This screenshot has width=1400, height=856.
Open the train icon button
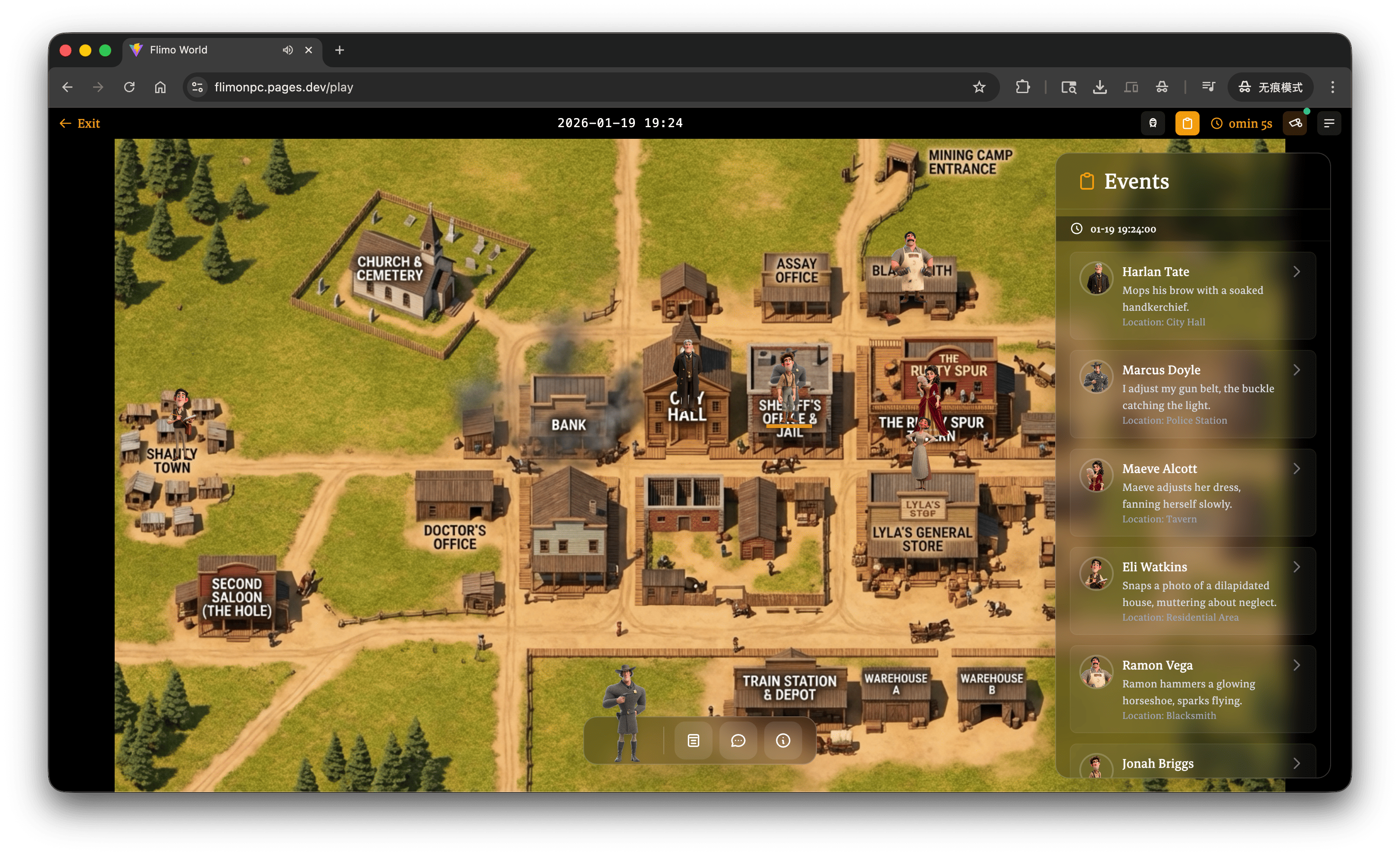(1153, 123)
